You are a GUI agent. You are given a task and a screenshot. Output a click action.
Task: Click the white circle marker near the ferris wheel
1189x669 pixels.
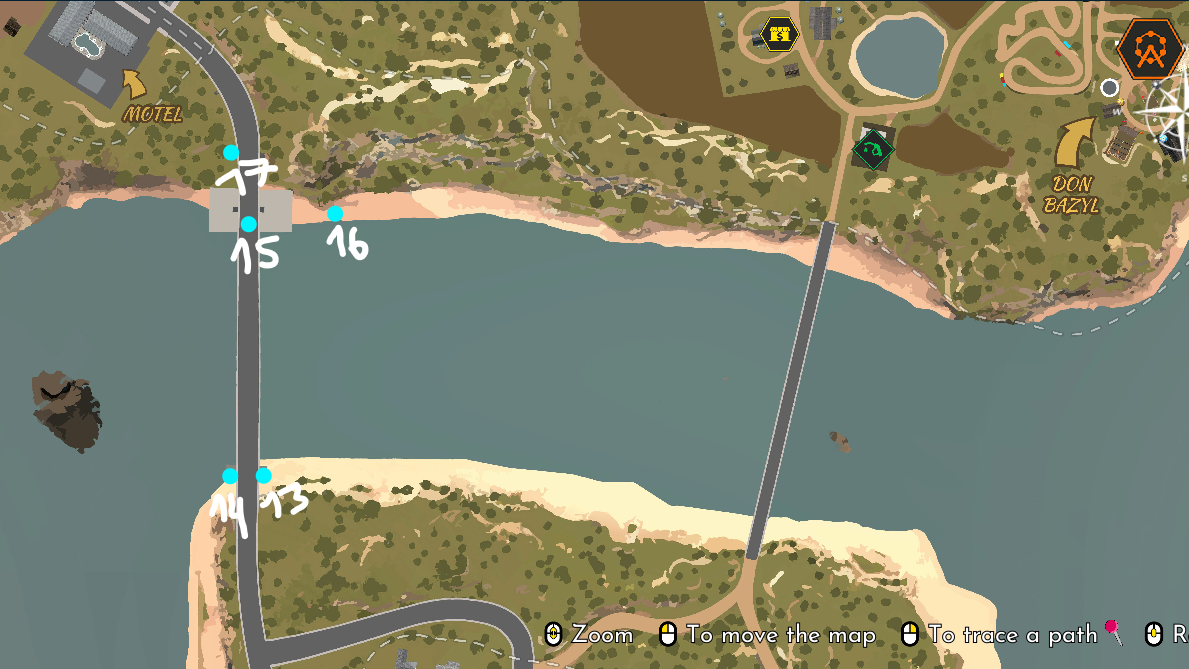pyautogui.click(x=1109, y=88)
